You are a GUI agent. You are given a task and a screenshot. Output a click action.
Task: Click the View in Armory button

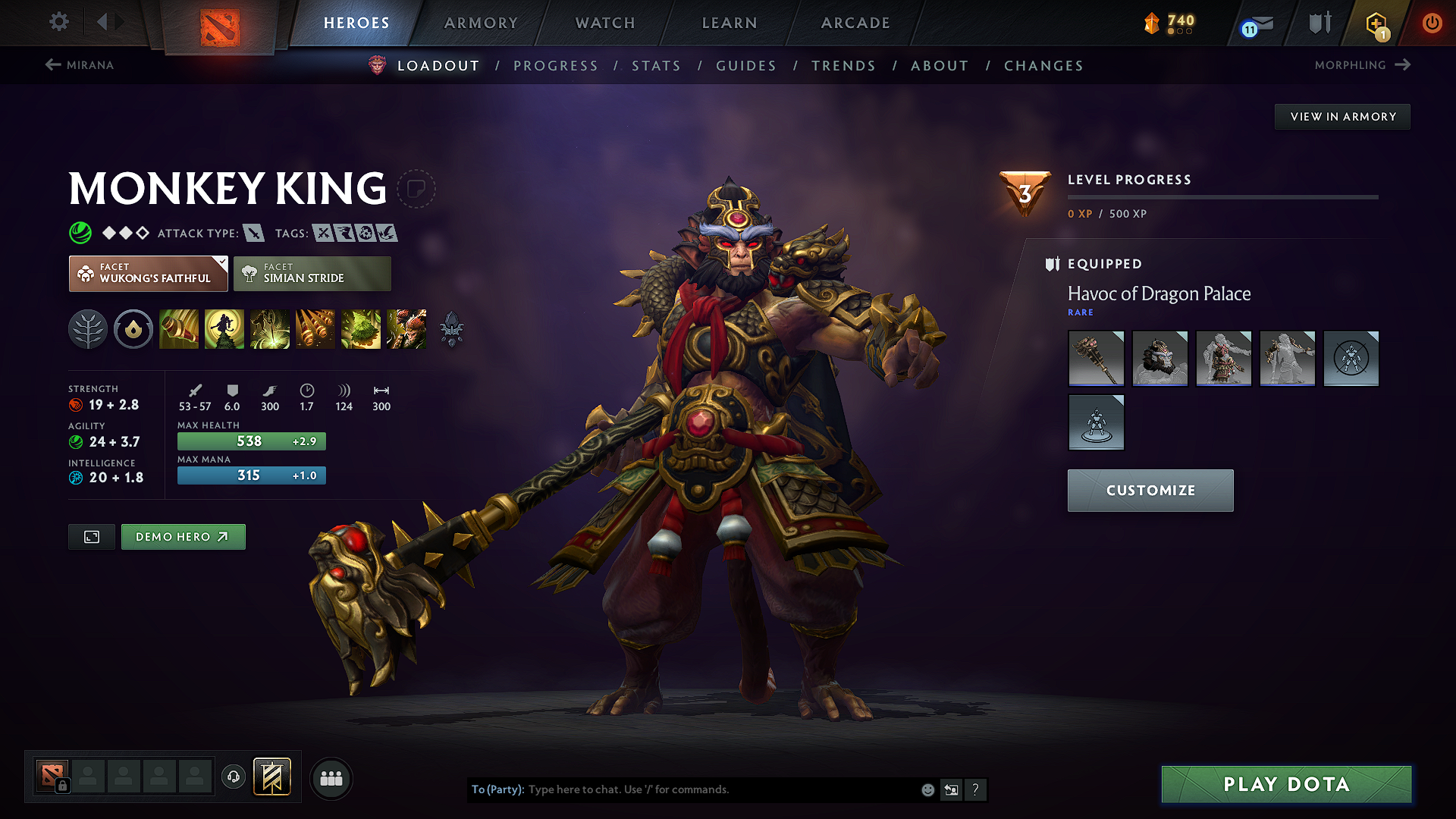coord(1342,117)
